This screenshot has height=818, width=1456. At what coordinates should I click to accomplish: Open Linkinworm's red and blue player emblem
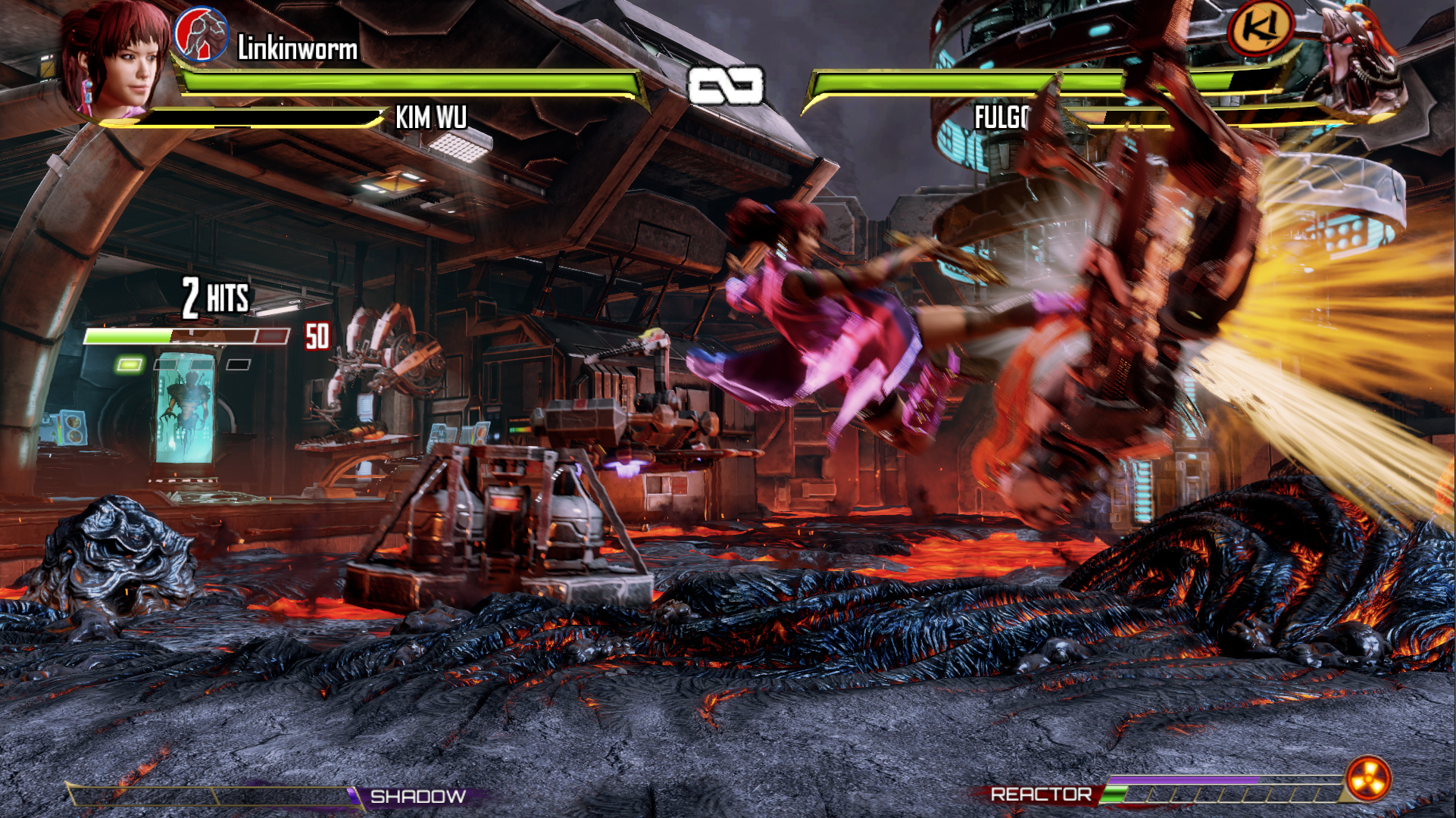[201, 34]
